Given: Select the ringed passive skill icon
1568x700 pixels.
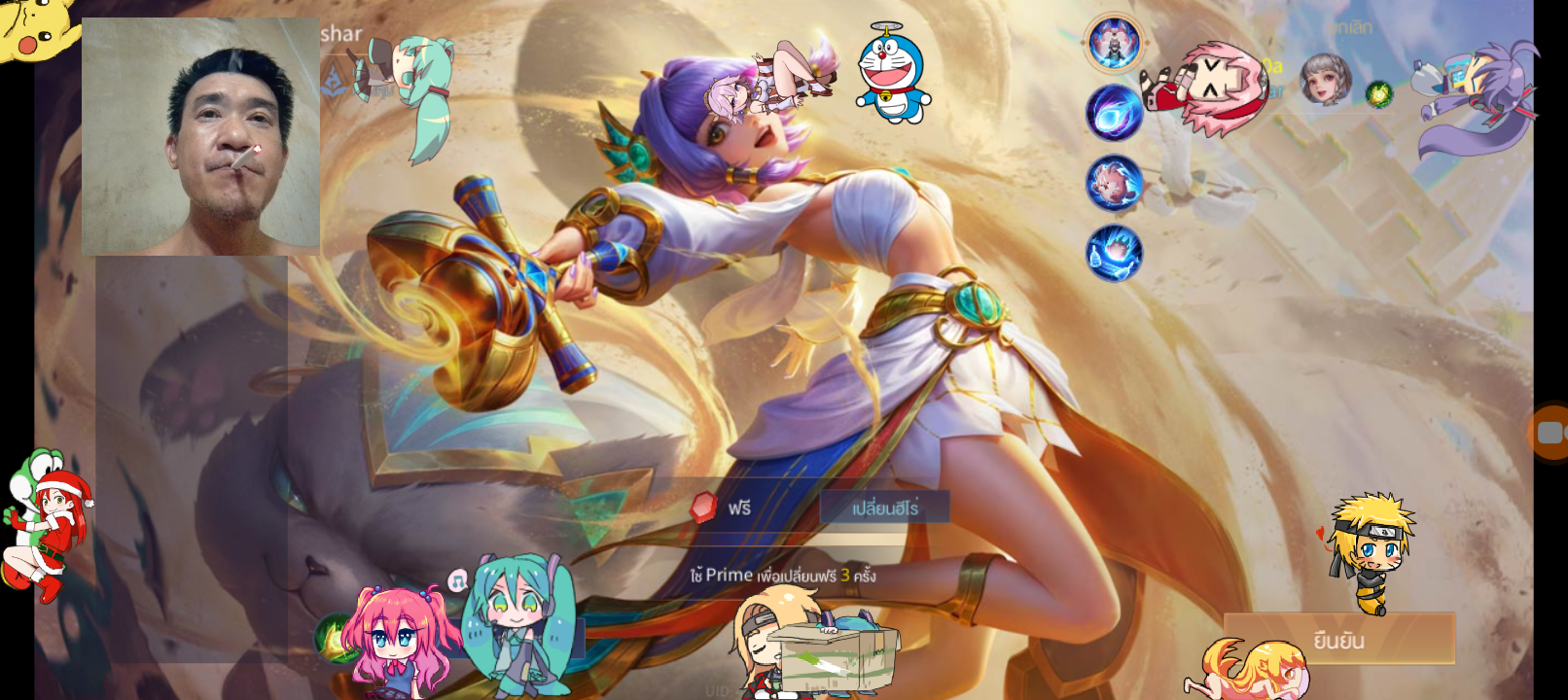Looking at the screenshot, I should [x=1114, y=43].
